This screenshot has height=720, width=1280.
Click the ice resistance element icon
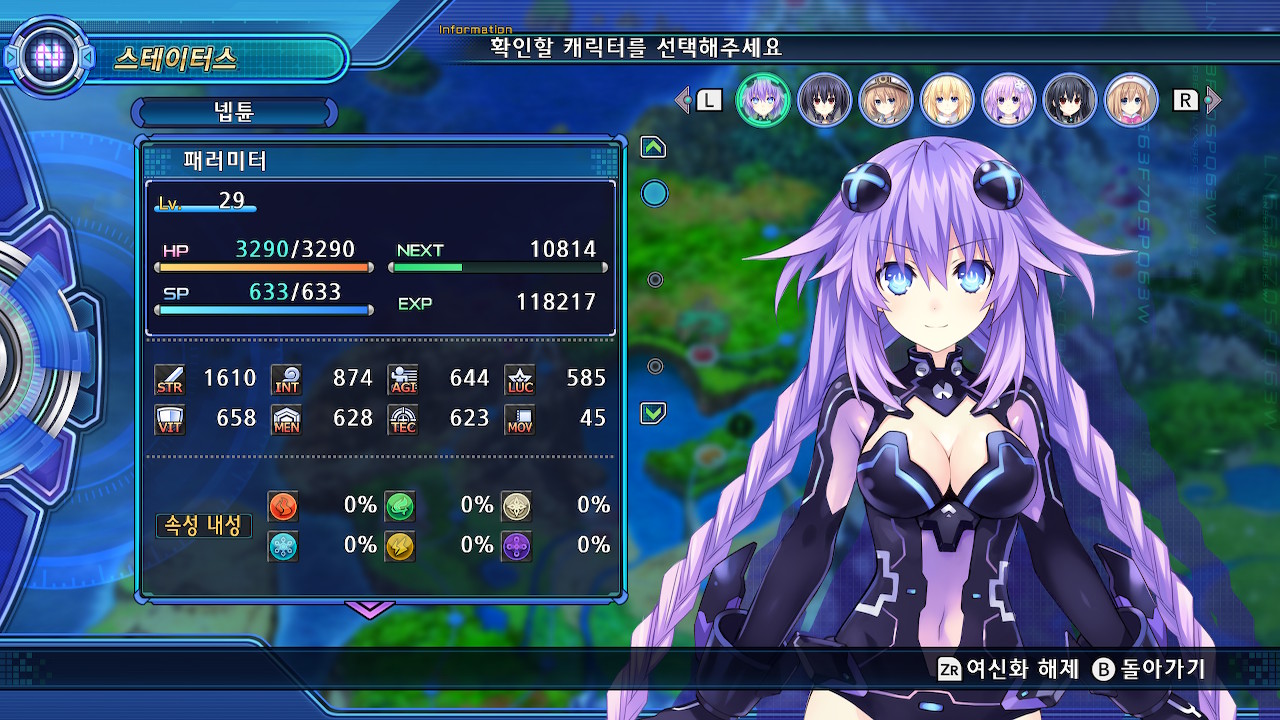[282, 546]
